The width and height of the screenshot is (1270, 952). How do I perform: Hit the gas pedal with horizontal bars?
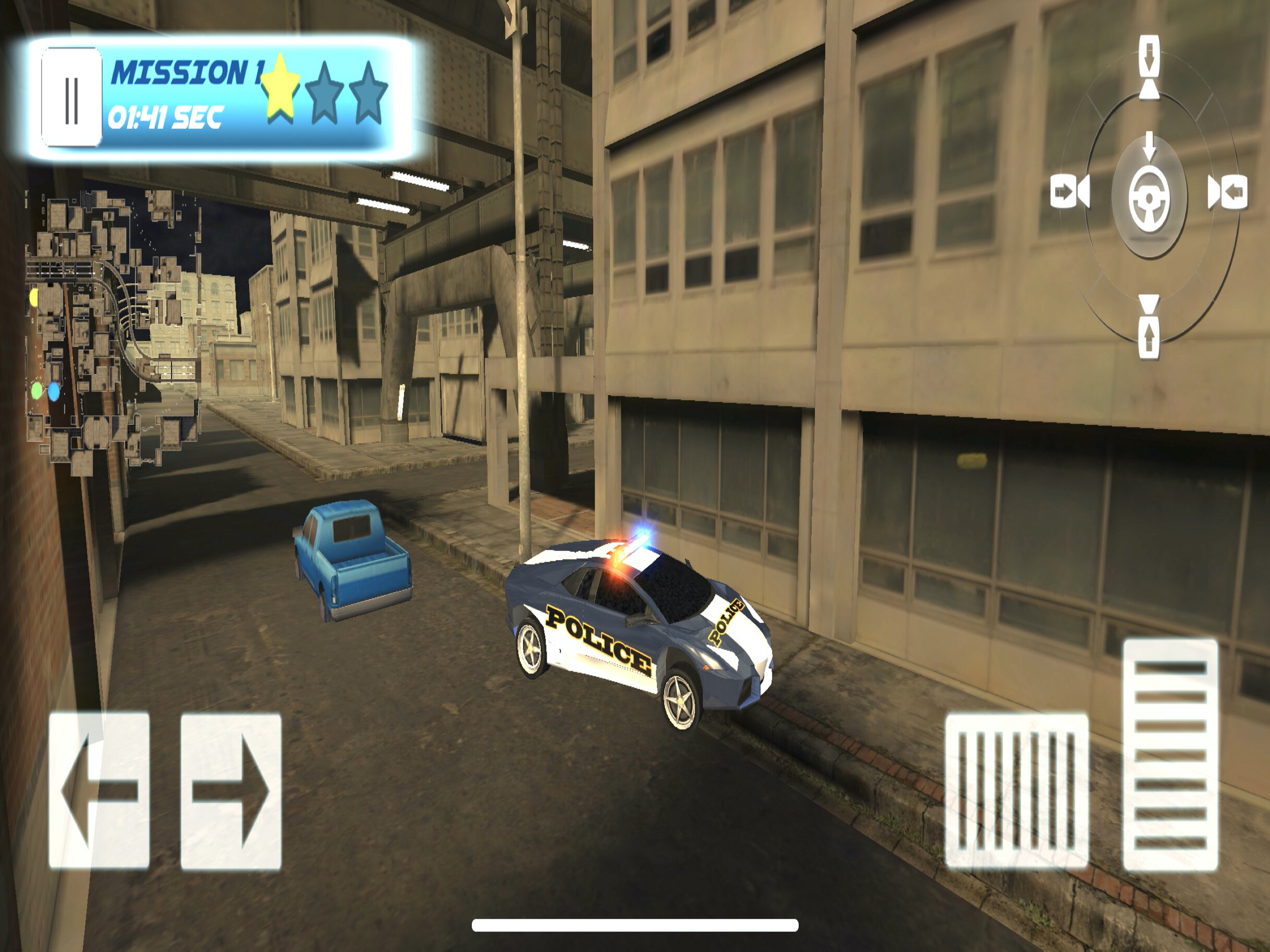[1170, 754]
